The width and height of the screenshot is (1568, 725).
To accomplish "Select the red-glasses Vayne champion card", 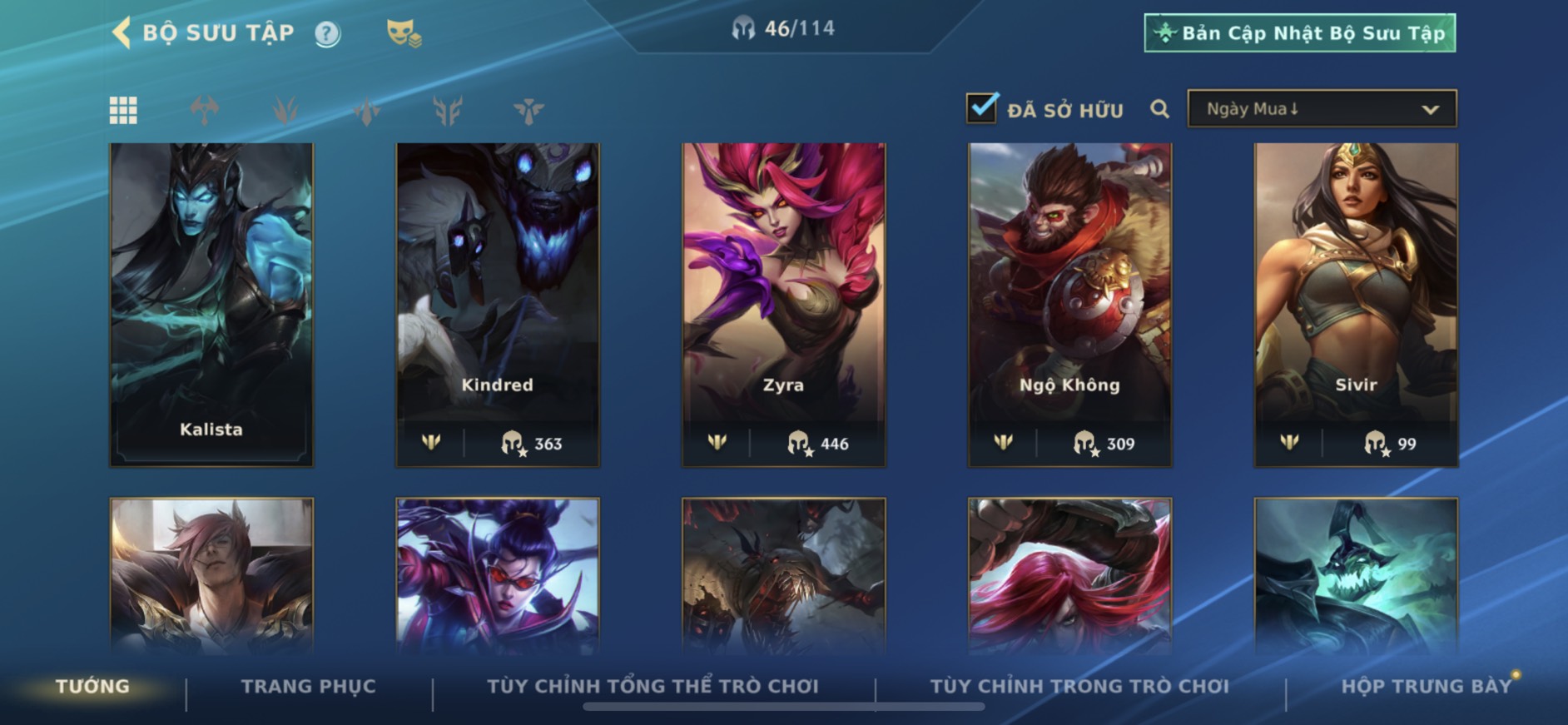I will point(498,574).
